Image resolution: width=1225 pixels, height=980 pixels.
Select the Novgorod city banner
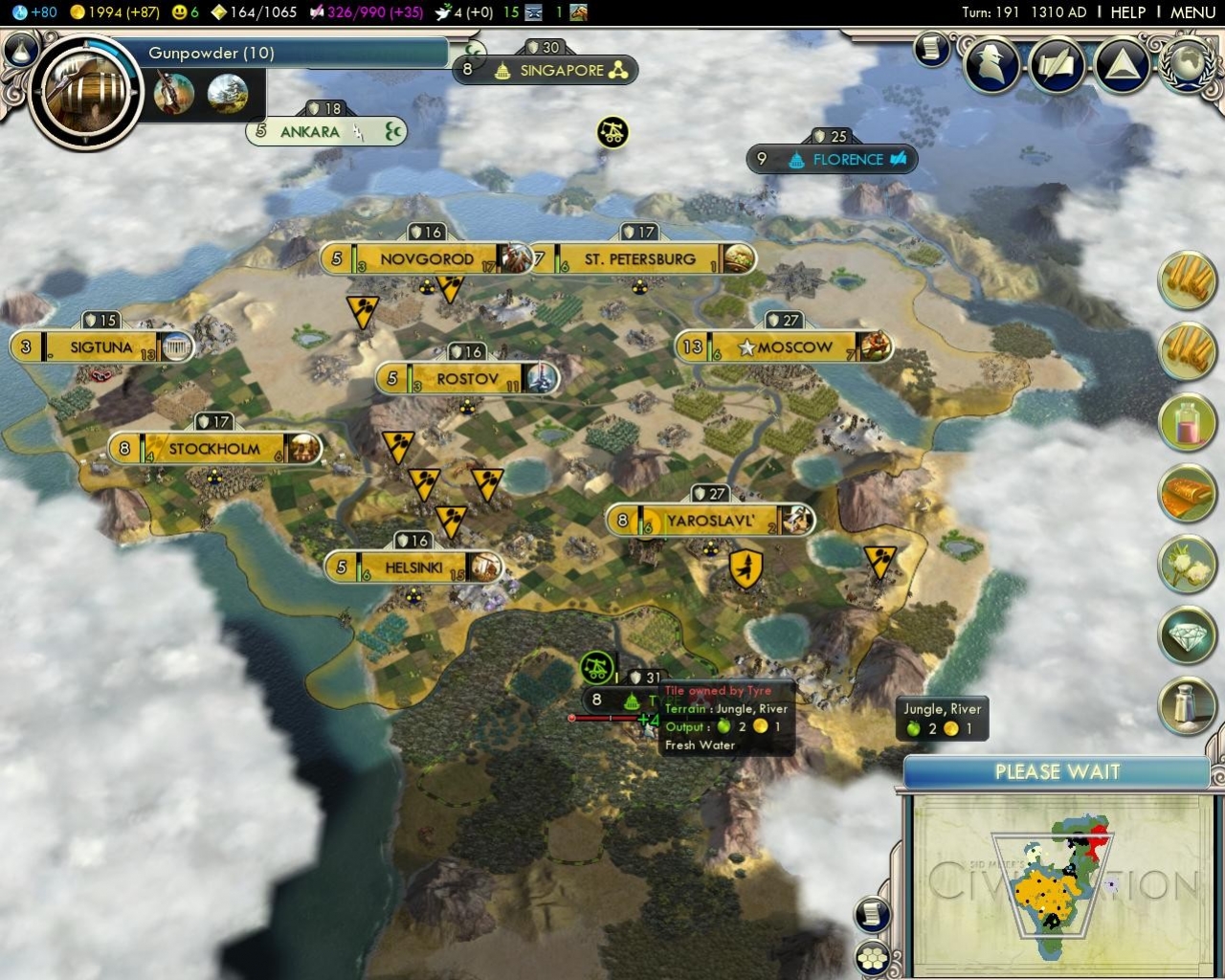click(x=426, y=259)
